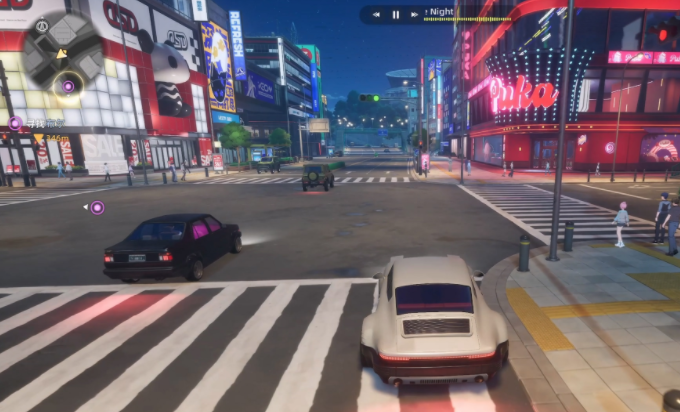This screenshot has width=680, height=412.
Task: Click the purple quest marker on the minimap
Action: 68,86
